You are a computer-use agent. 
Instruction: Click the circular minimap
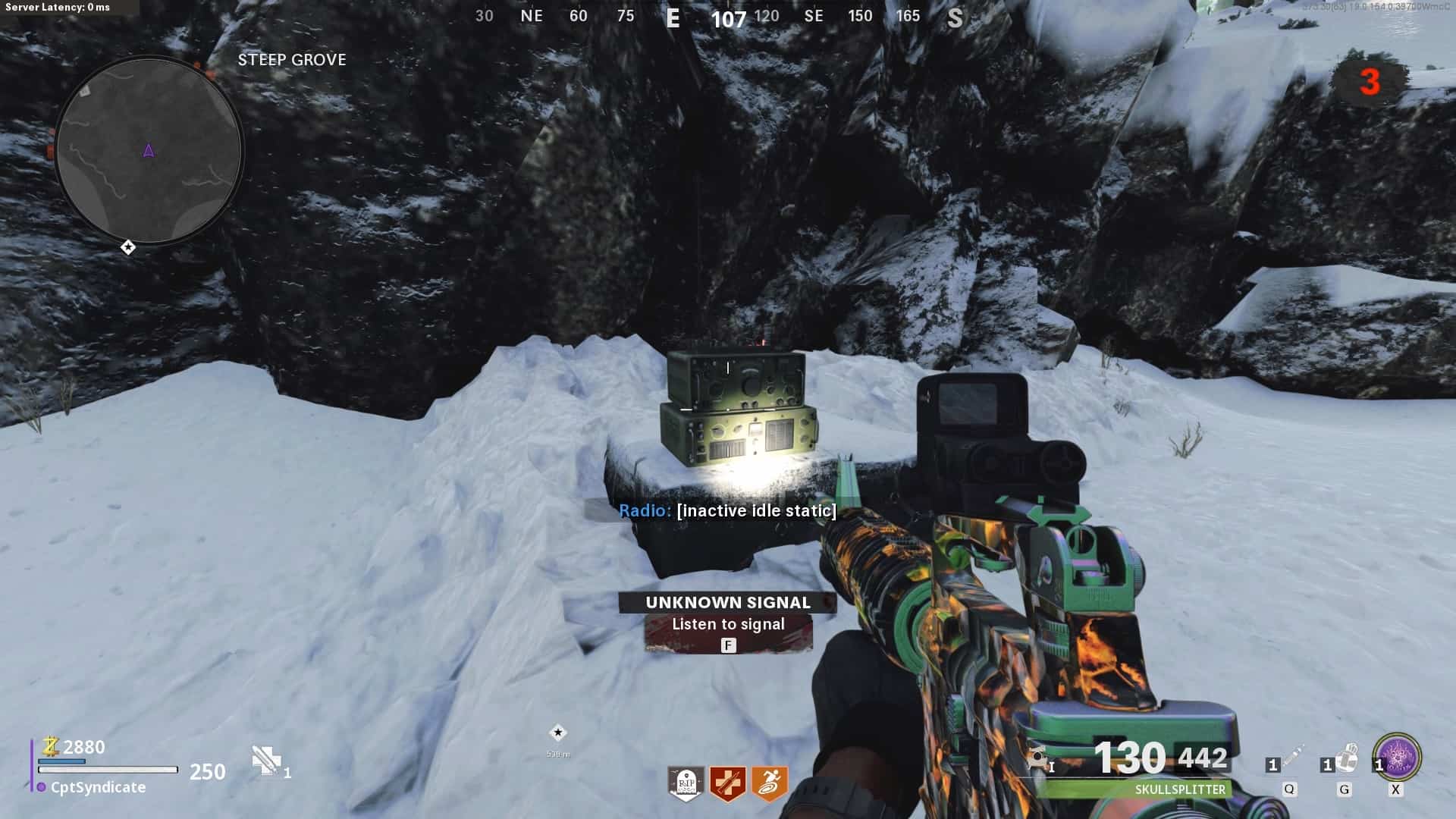pos(149,150)
